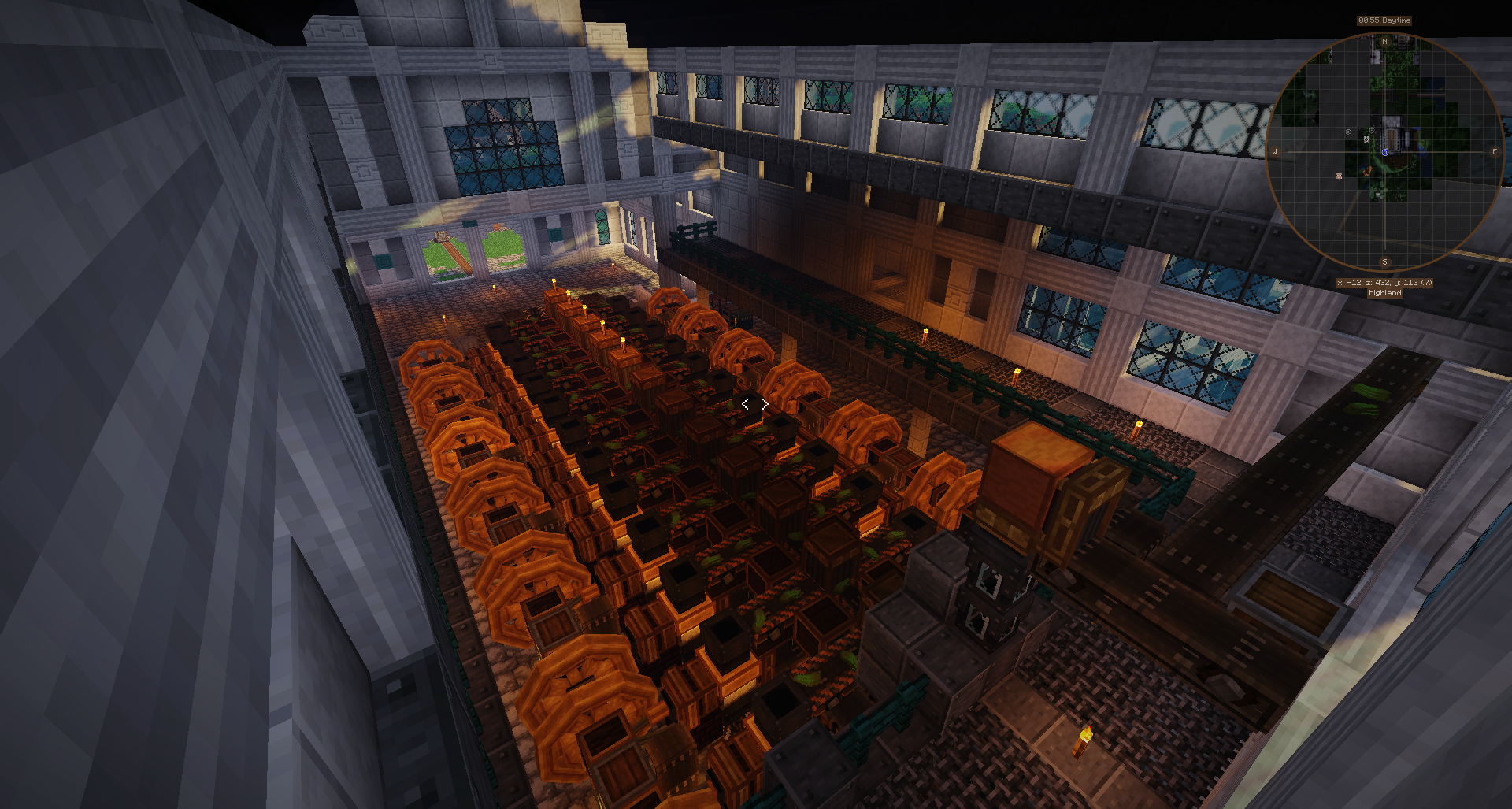
Task: Click the circular minimap
Action: click(x=1384, y=151)
